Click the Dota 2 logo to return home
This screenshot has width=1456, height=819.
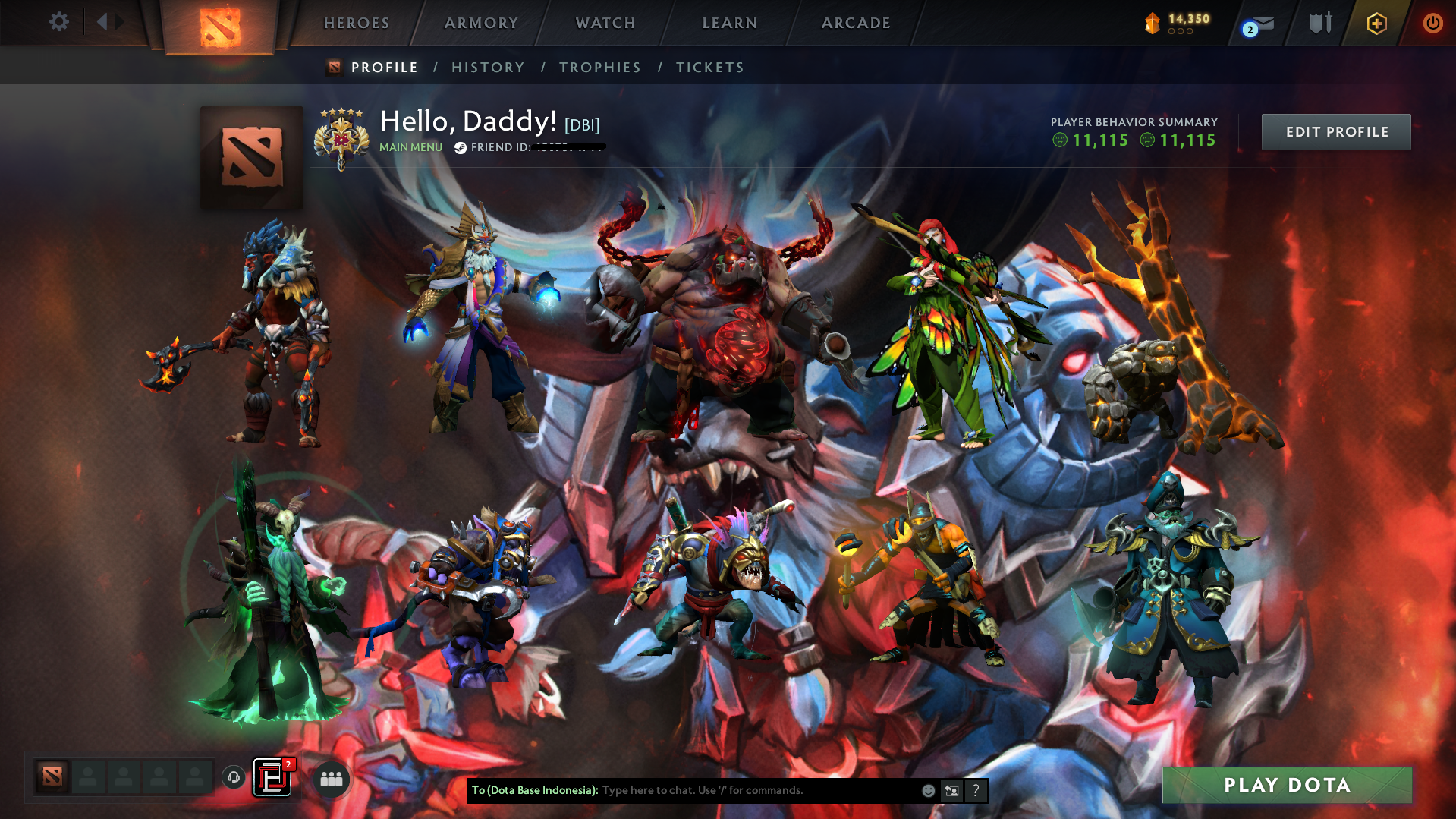point(221,25)
